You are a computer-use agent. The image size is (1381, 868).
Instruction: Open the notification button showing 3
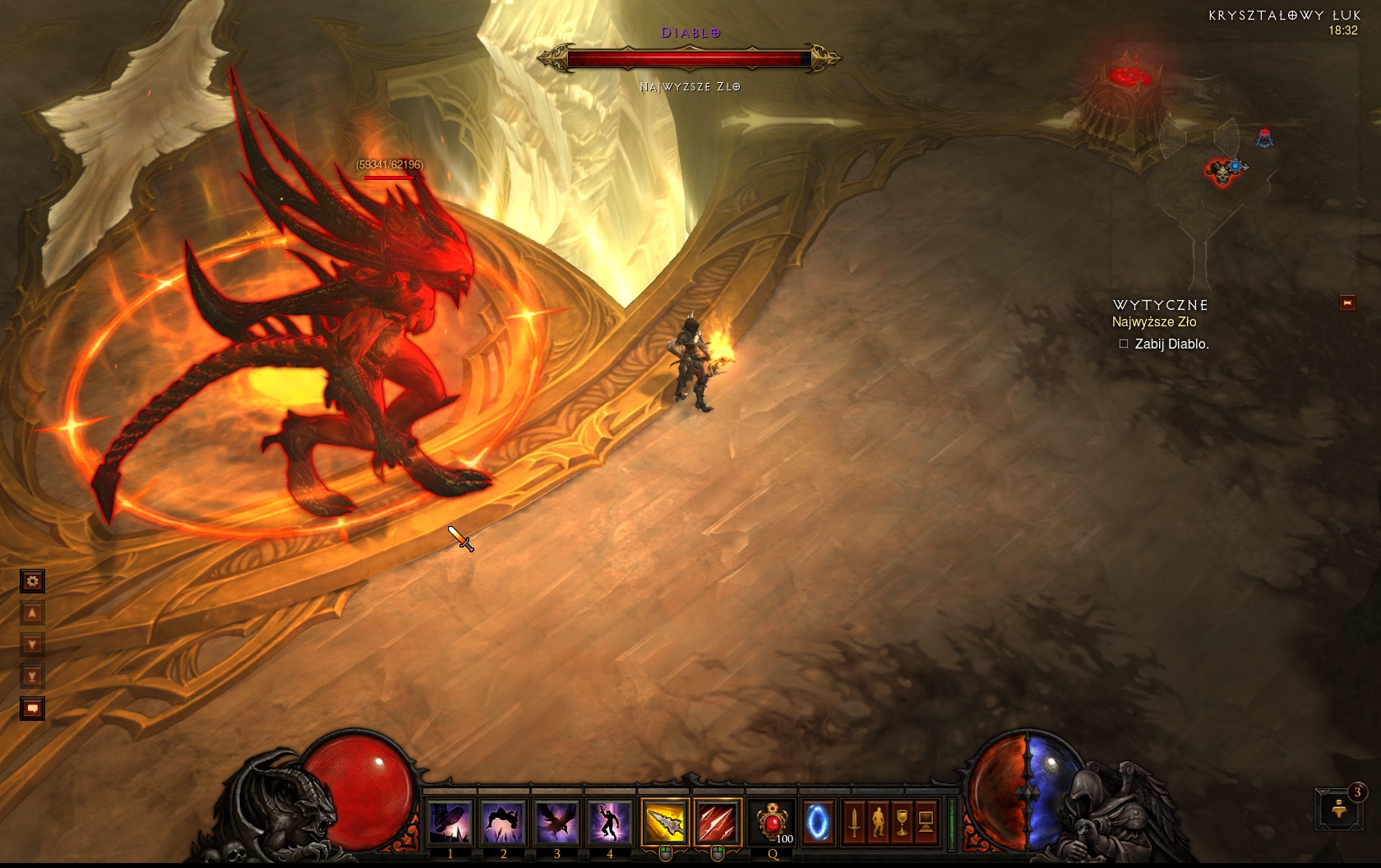pyautogui.click(x=1340, y=809)
